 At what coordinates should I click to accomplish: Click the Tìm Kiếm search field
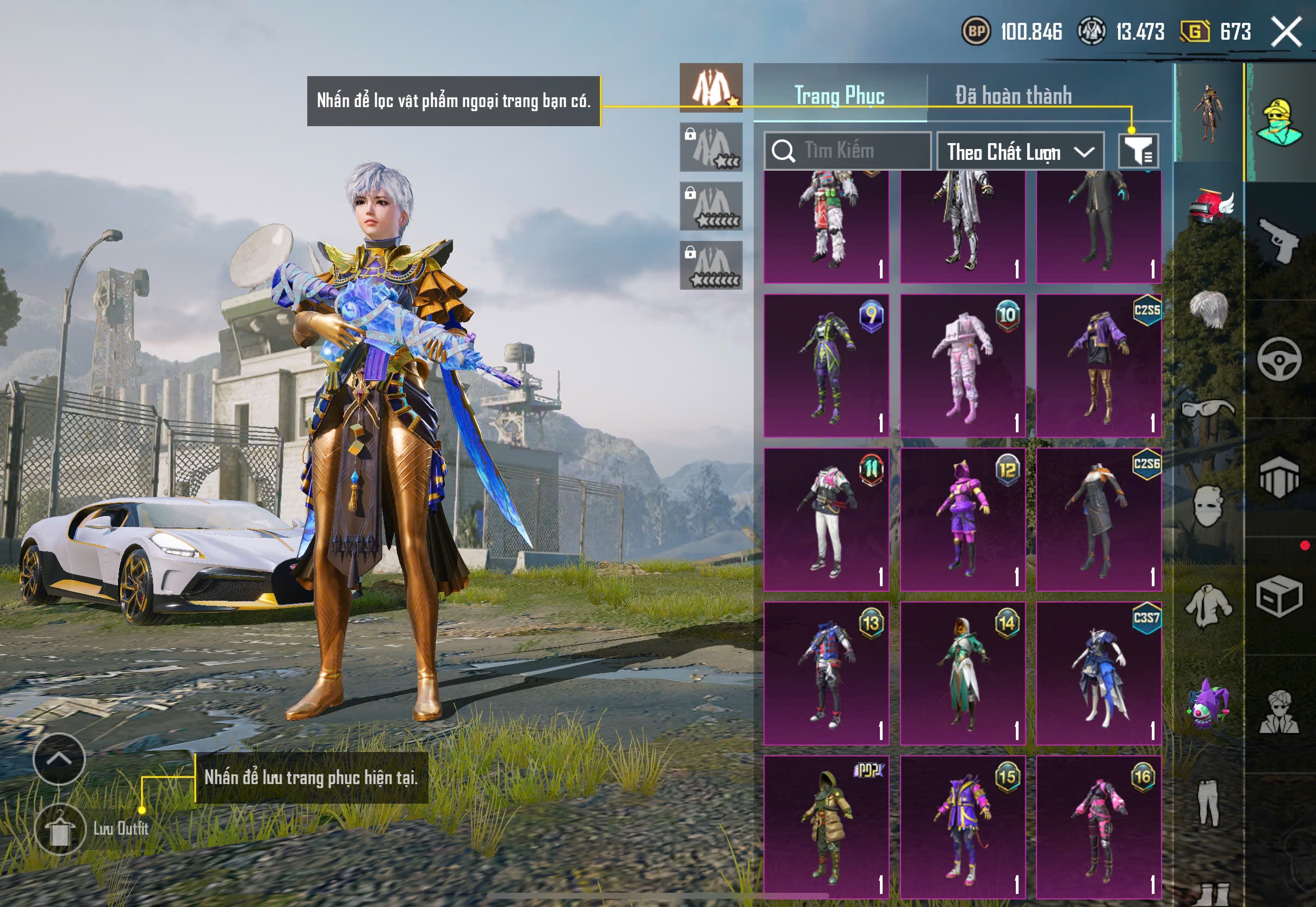tap(847, 151)
